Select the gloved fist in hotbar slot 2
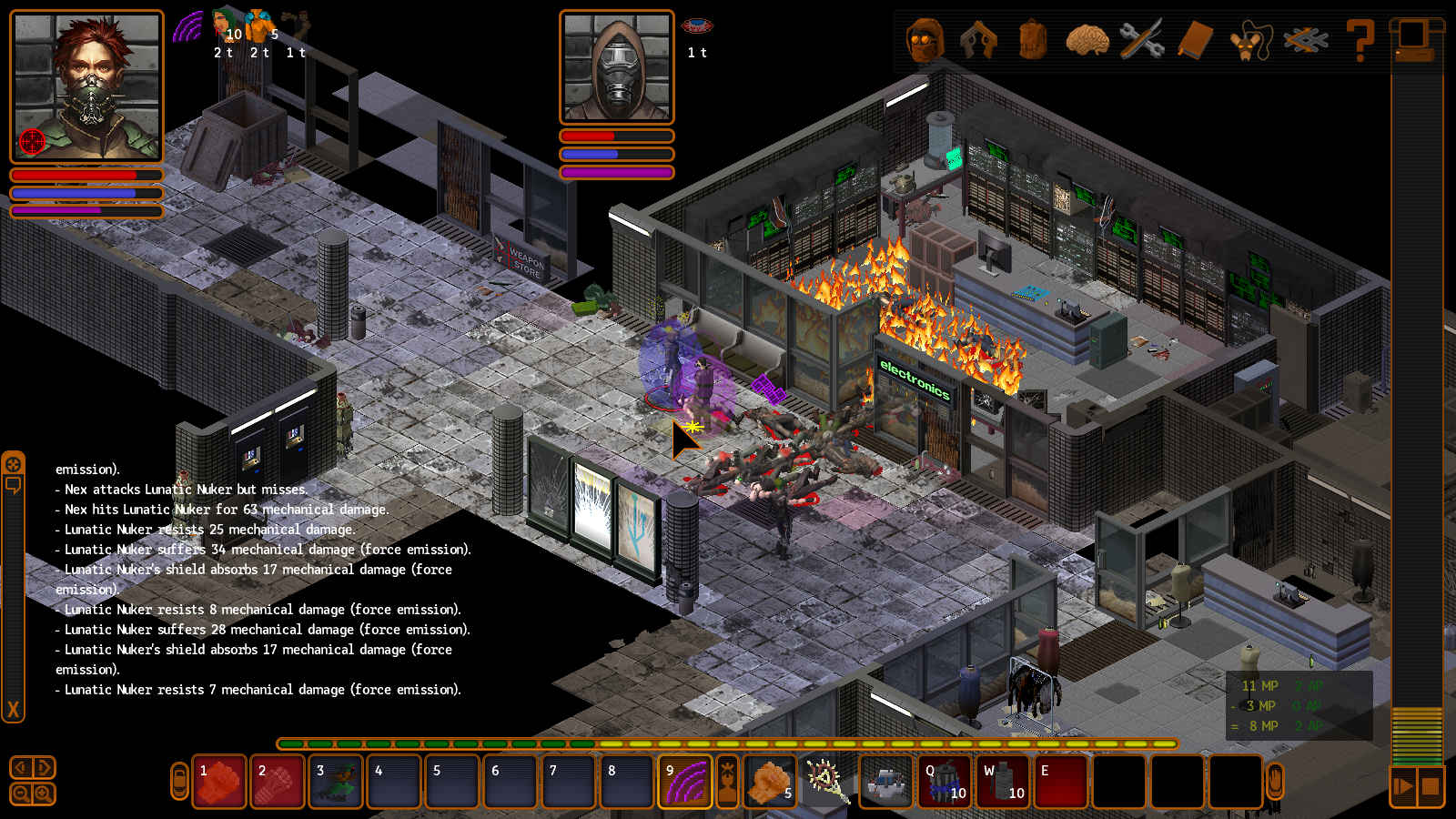Image resolution: width=1456 pixels, height=819 pixels. (278, 782)
